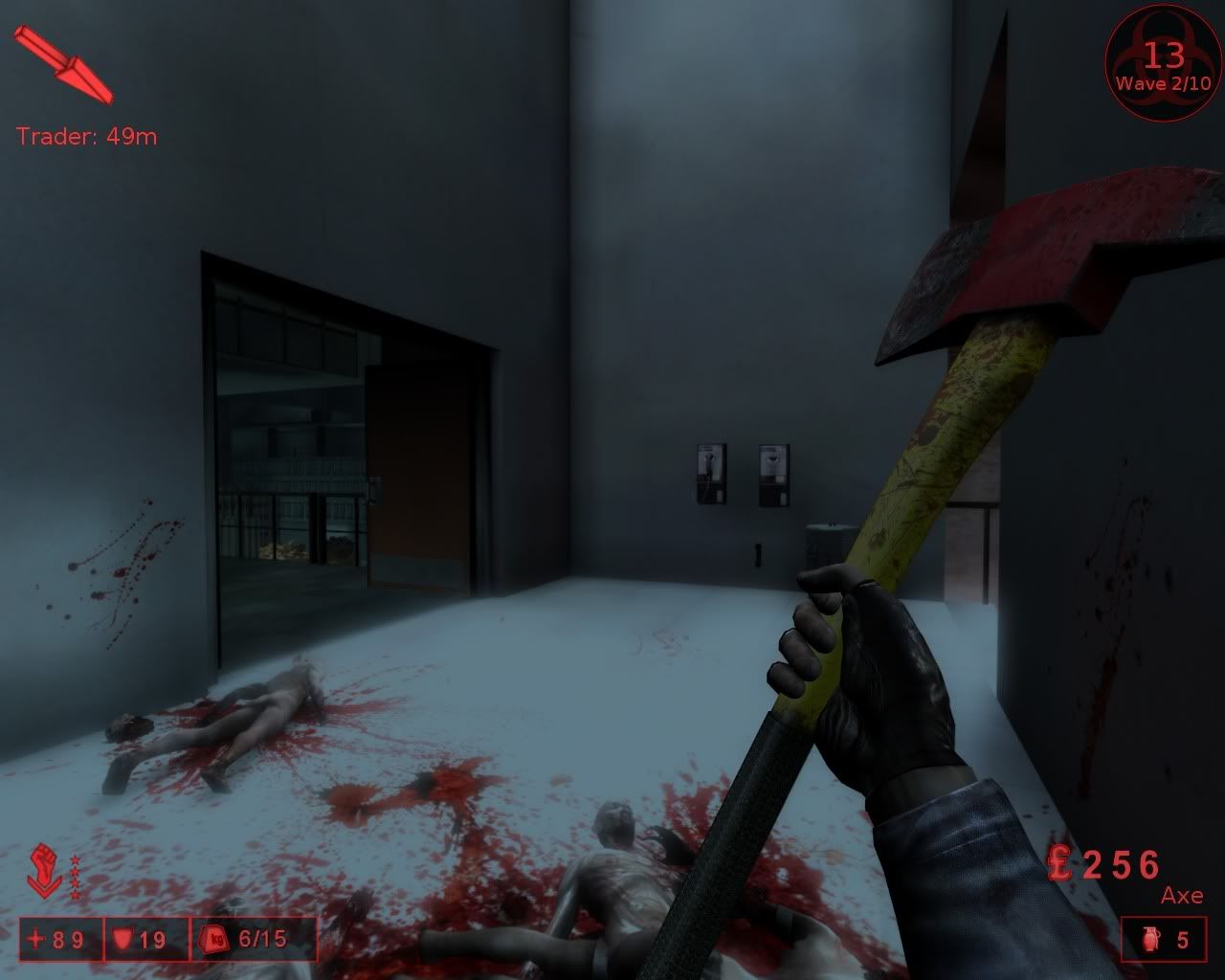Click the biohazard wave emblem
Viewport: 1225px width, 980px height.
tap(1163, 65)
